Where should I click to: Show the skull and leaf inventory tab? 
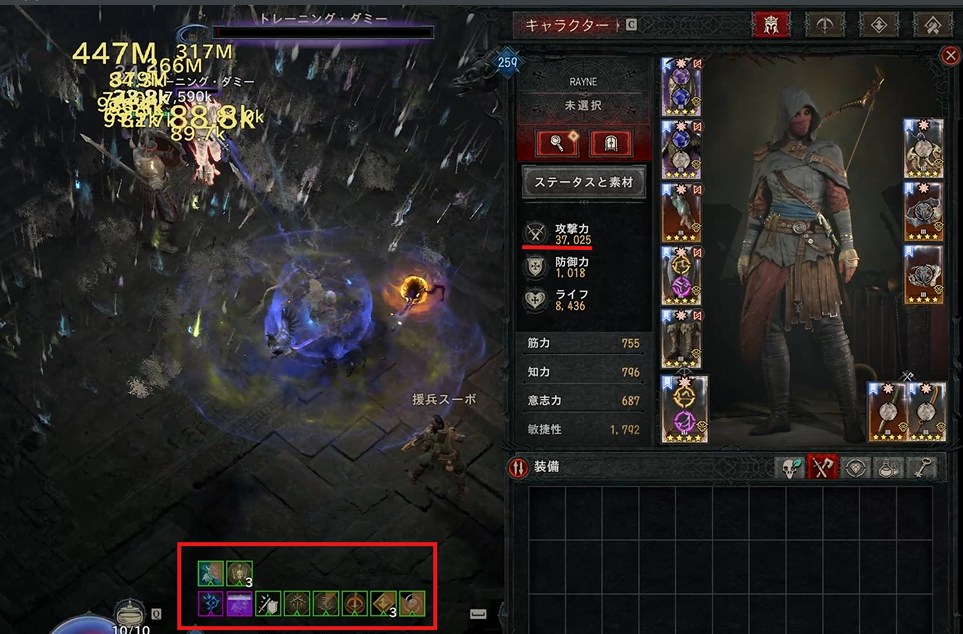[x=791, y=466]
